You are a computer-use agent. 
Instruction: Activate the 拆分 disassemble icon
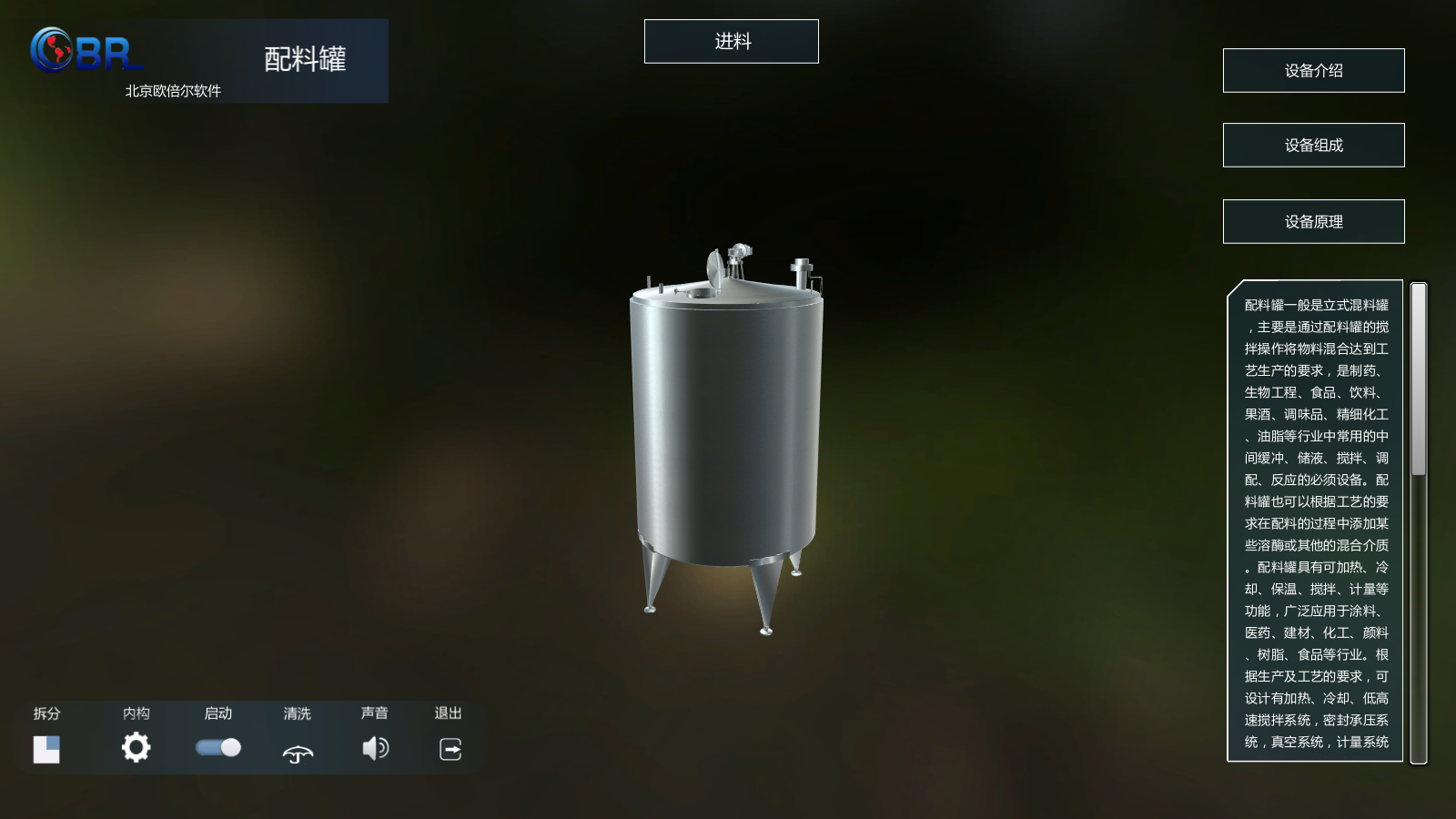click(x=46, y=749)
